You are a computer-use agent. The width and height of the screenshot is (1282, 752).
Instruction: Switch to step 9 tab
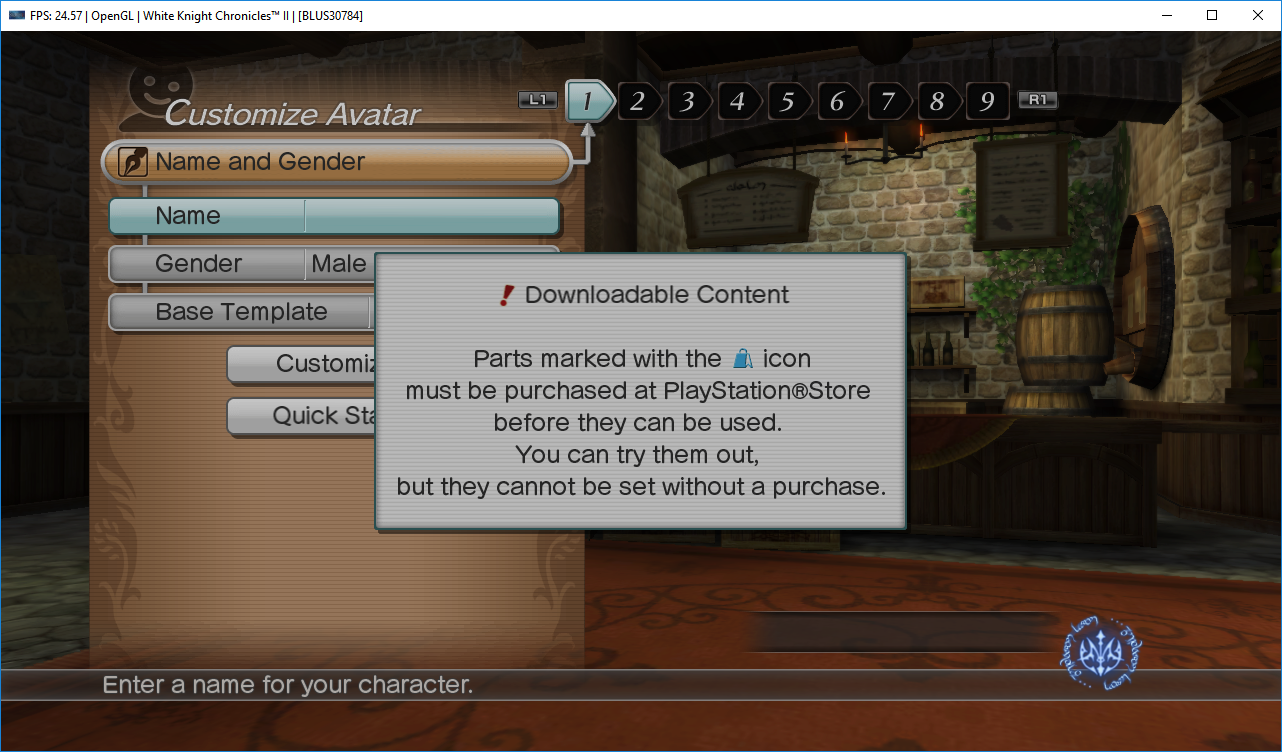point(987,101)
